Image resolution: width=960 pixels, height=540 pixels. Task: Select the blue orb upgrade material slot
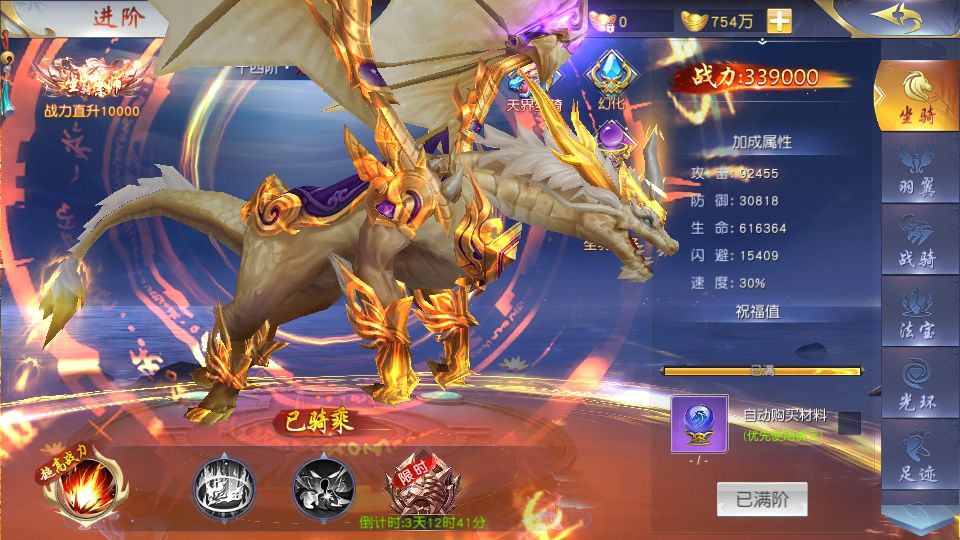pyautogui.click(x=699, y=422)
